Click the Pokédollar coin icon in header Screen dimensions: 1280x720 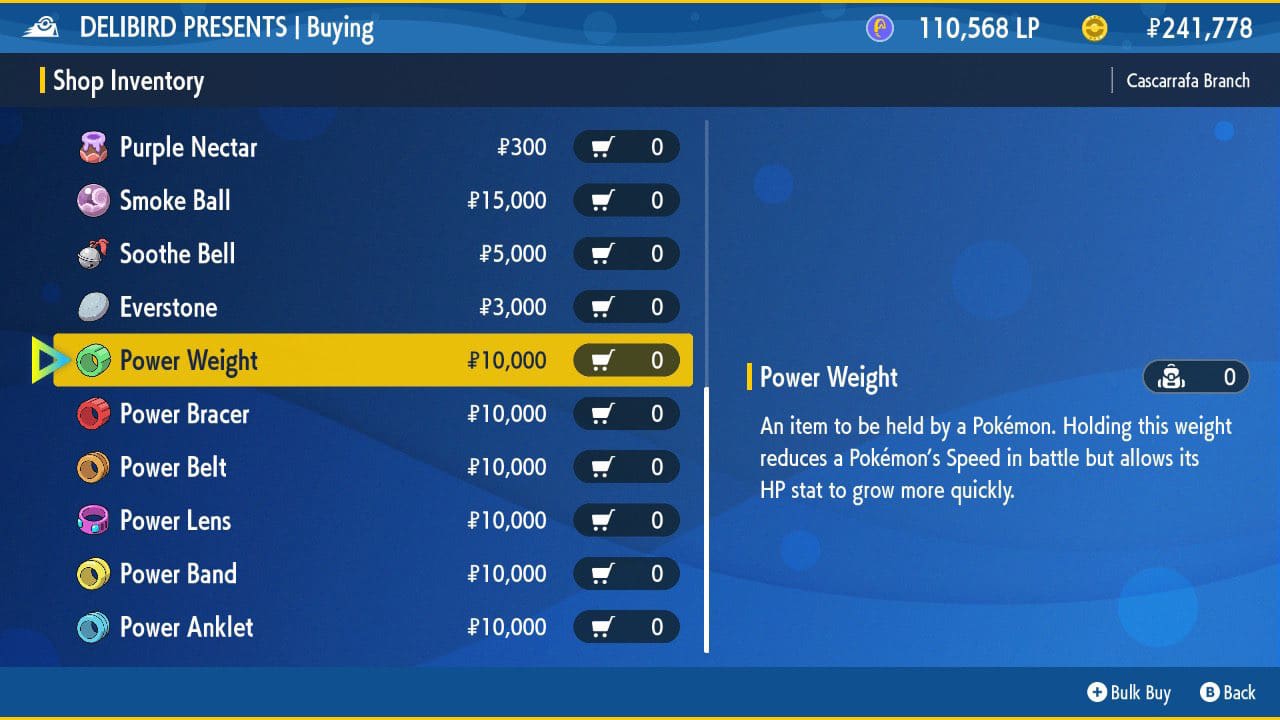click(1095, 28)
